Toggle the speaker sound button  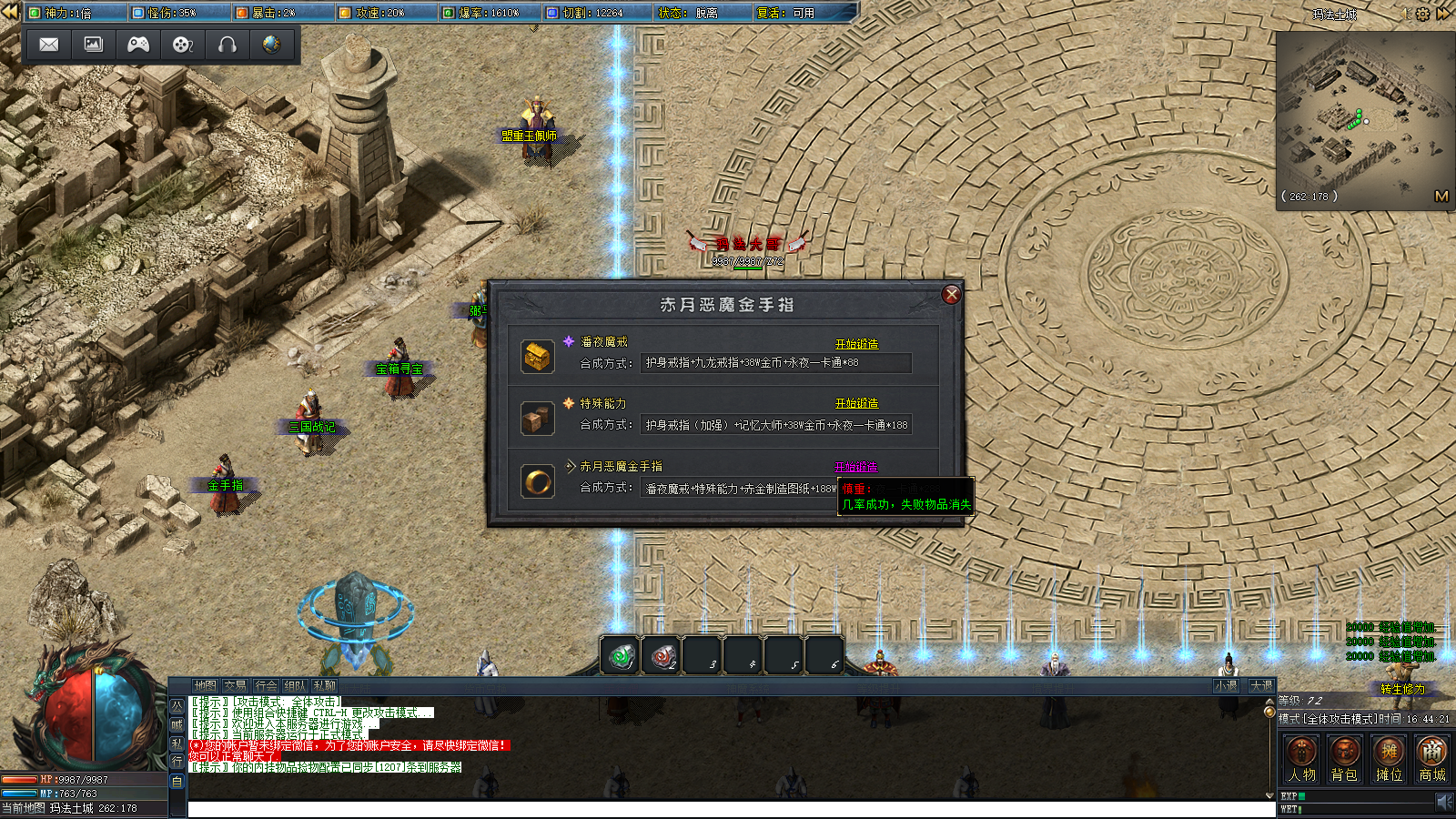pos(1444,802)
